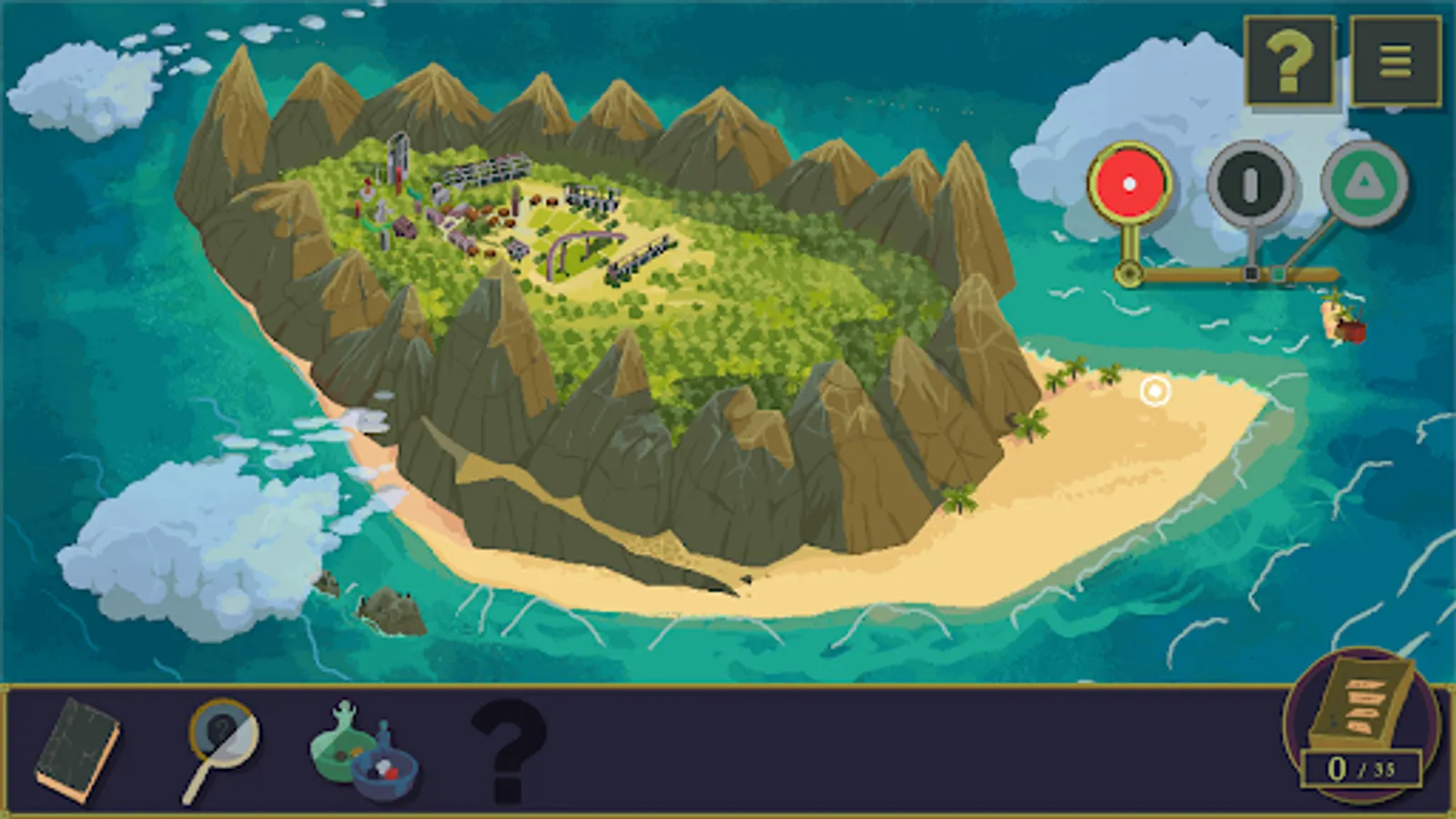Viewport: 1456px width, 819px height.
Task: Toggle the dark oval signpost marker
Action: 1250,182
